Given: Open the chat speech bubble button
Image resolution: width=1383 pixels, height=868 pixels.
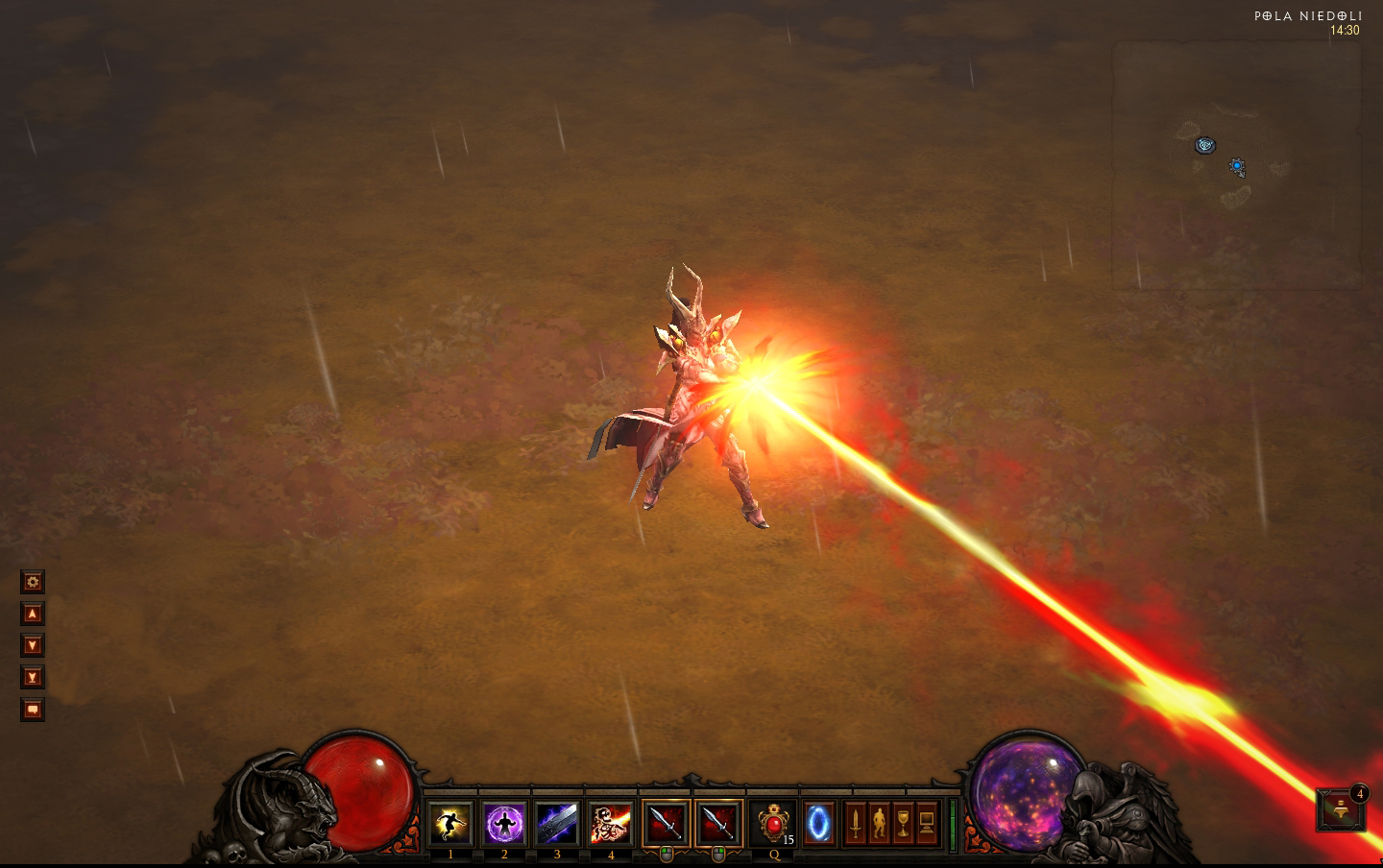Looking at the screenshot, I should tap(33, 710).
